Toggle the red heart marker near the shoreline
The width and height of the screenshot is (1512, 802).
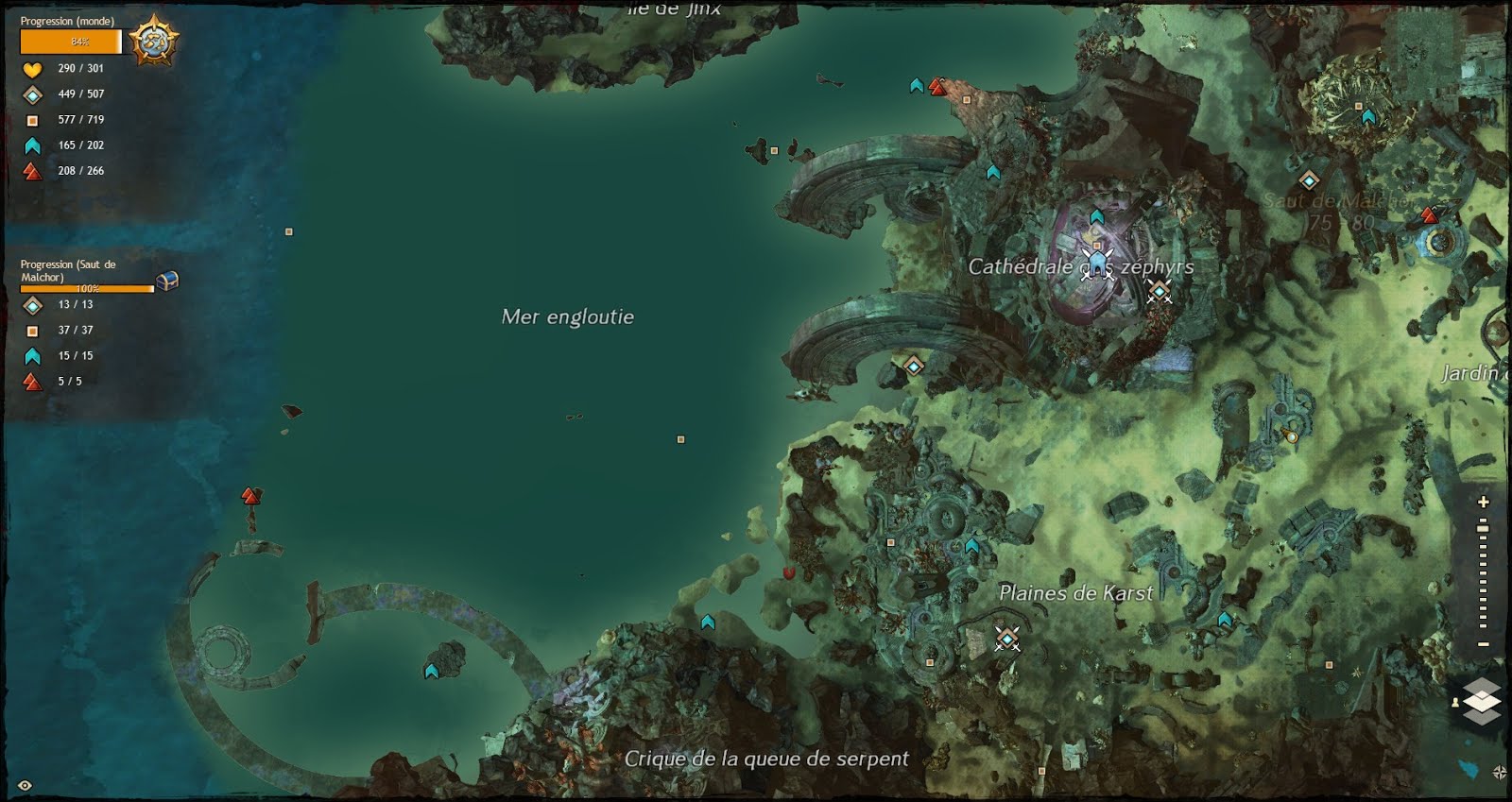[x=789, y=573]
